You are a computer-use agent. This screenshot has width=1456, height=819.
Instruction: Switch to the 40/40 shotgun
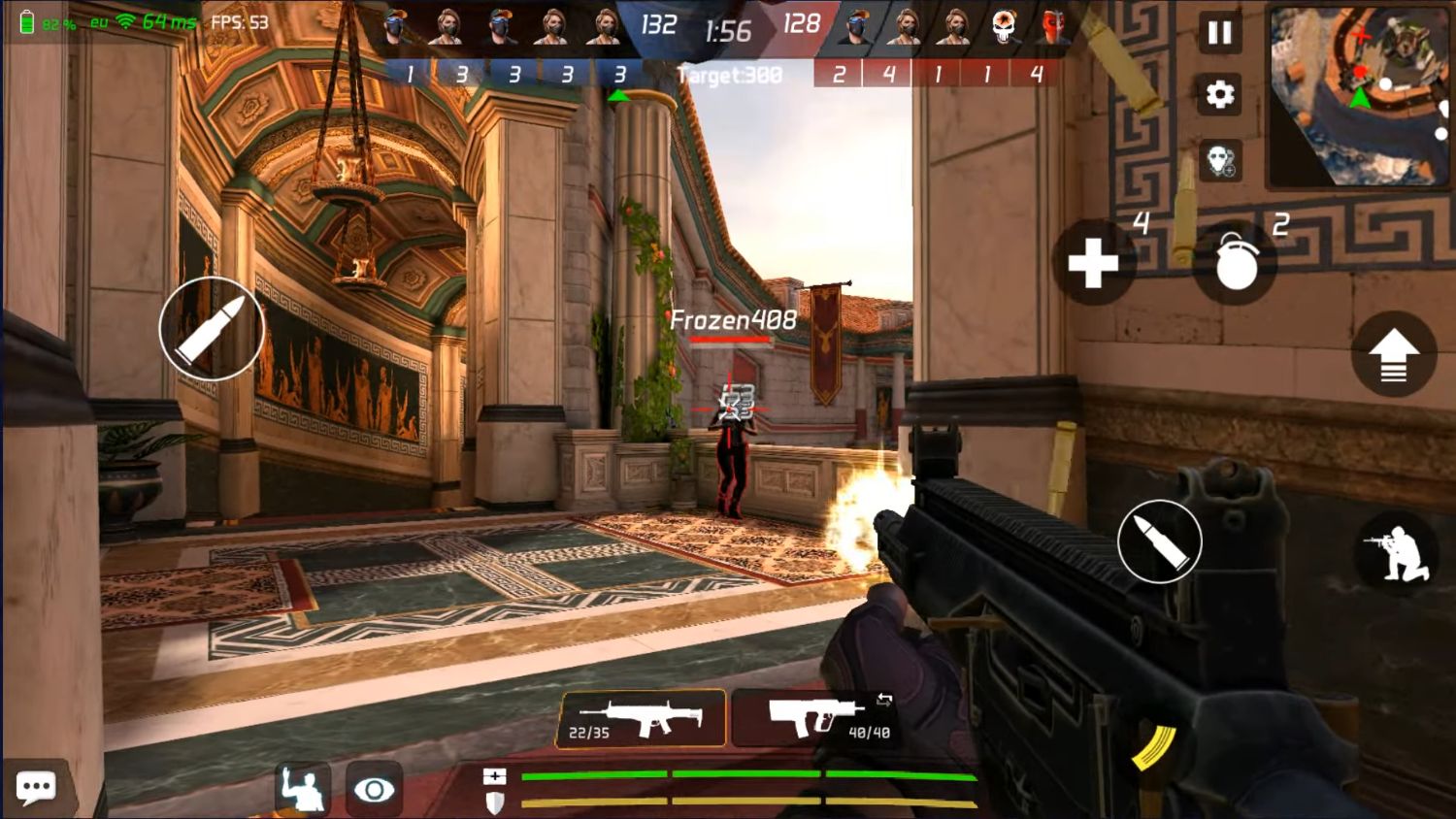tap(813, 718)
